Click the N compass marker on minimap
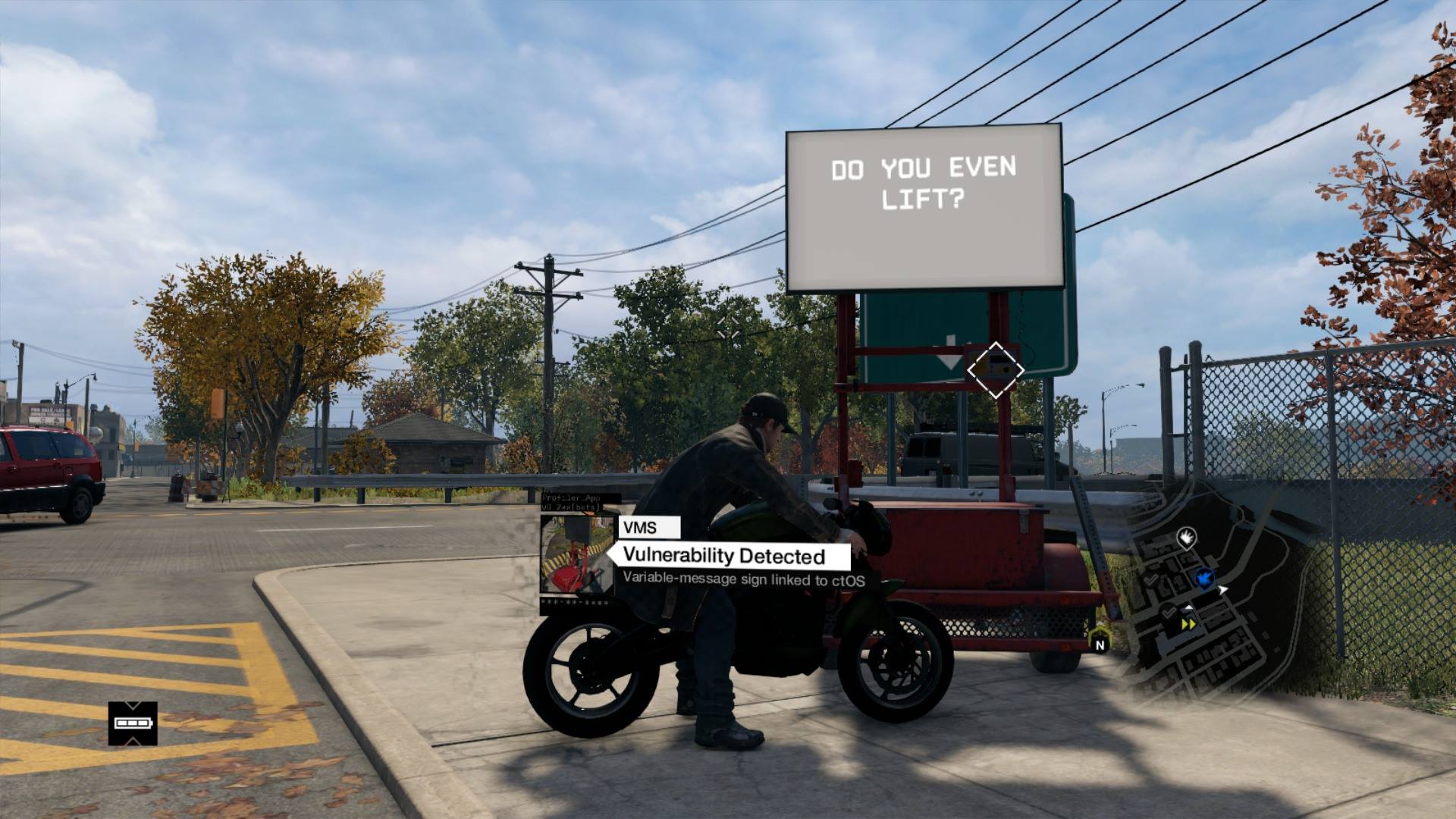1456x819 pixels. click(1100, 645)
